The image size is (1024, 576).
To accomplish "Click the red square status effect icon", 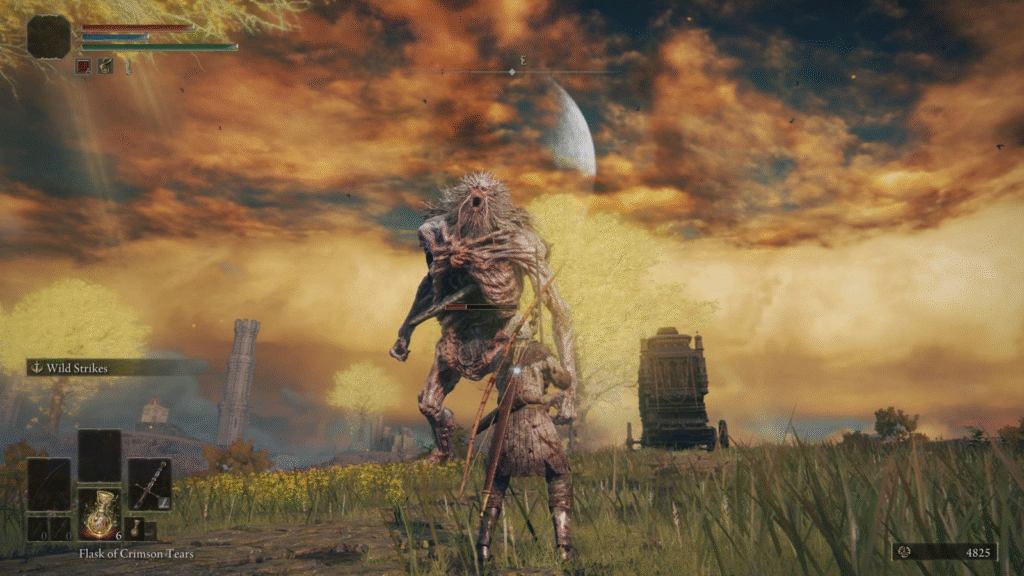I will pyautogui.click(x=84, y=66).
